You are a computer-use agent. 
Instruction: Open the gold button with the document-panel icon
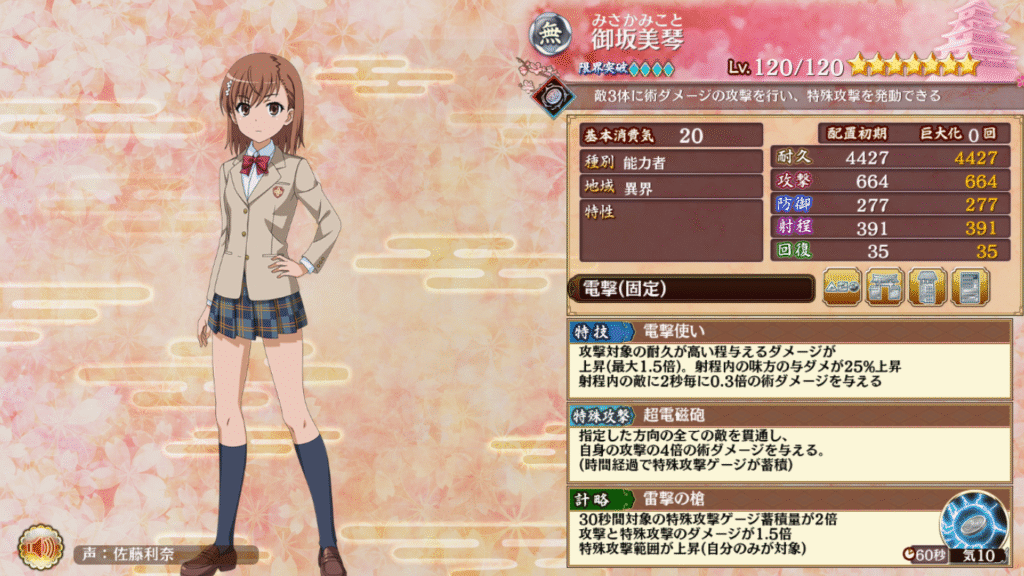coord(970,287)
